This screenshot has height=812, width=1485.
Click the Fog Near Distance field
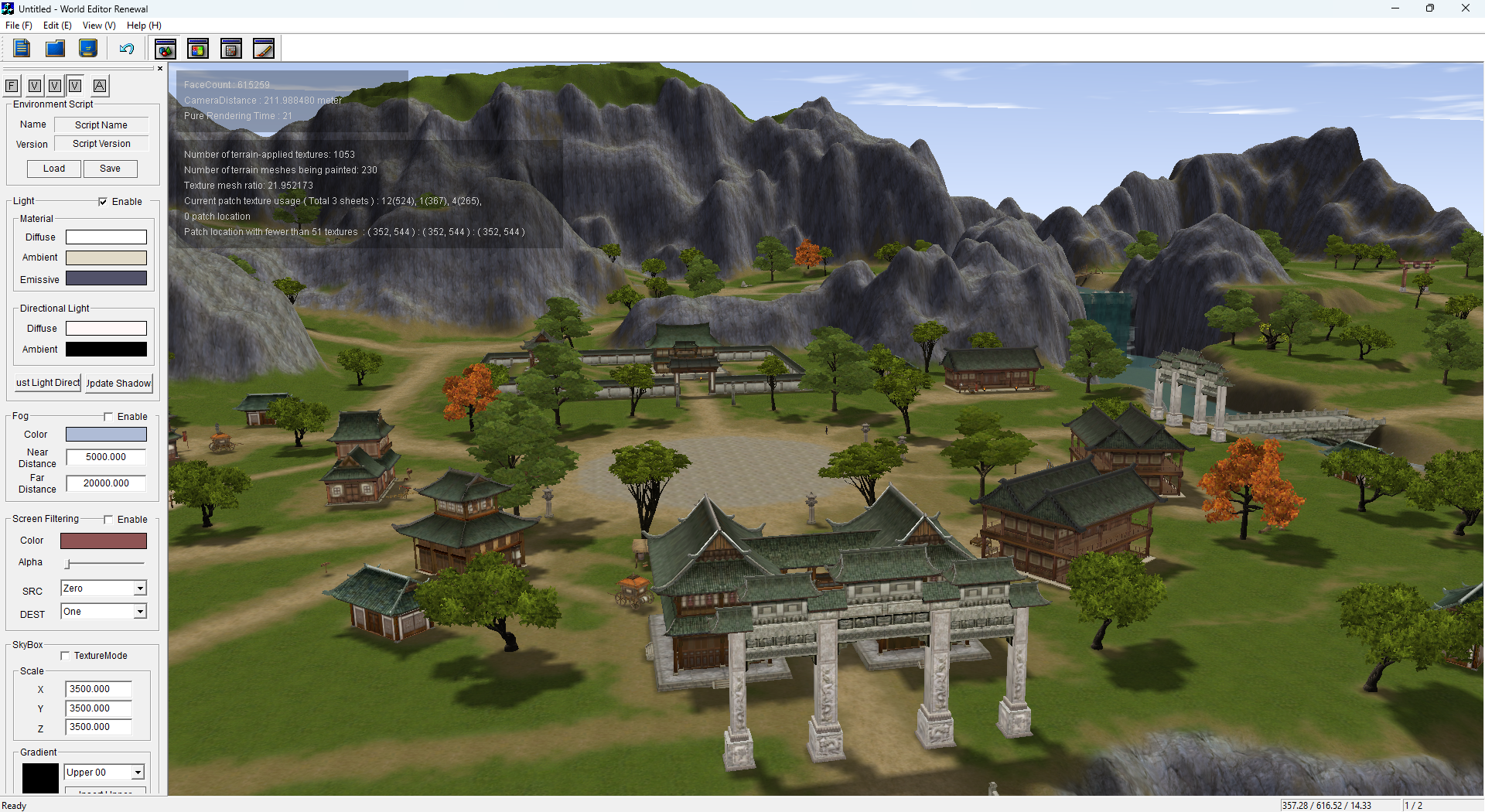tap(106, 457)
